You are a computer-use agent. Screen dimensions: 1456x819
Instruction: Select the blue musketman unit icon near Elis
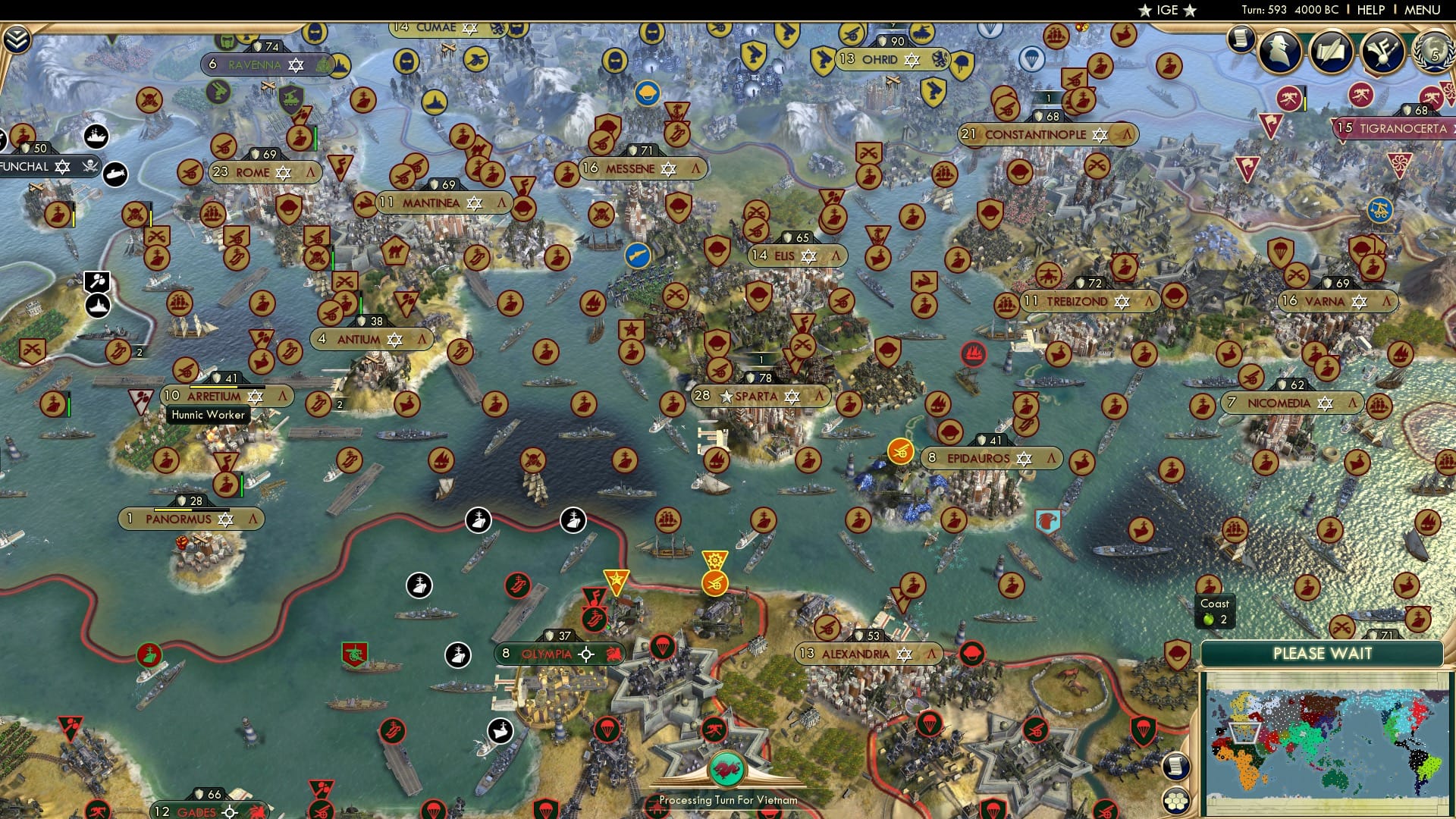(639, 255)
